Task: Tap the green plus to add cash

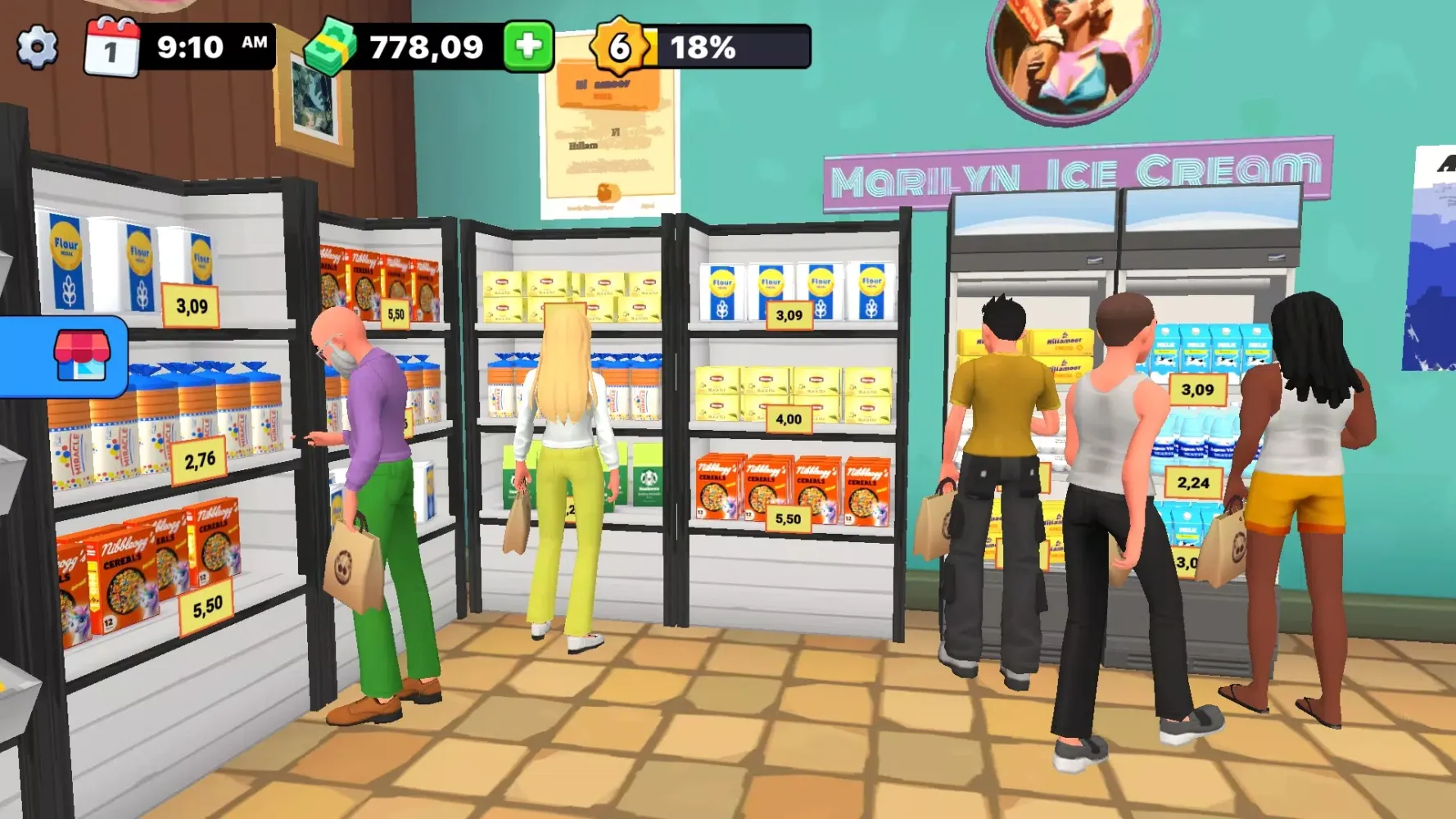Action: (x=528, y=47)
